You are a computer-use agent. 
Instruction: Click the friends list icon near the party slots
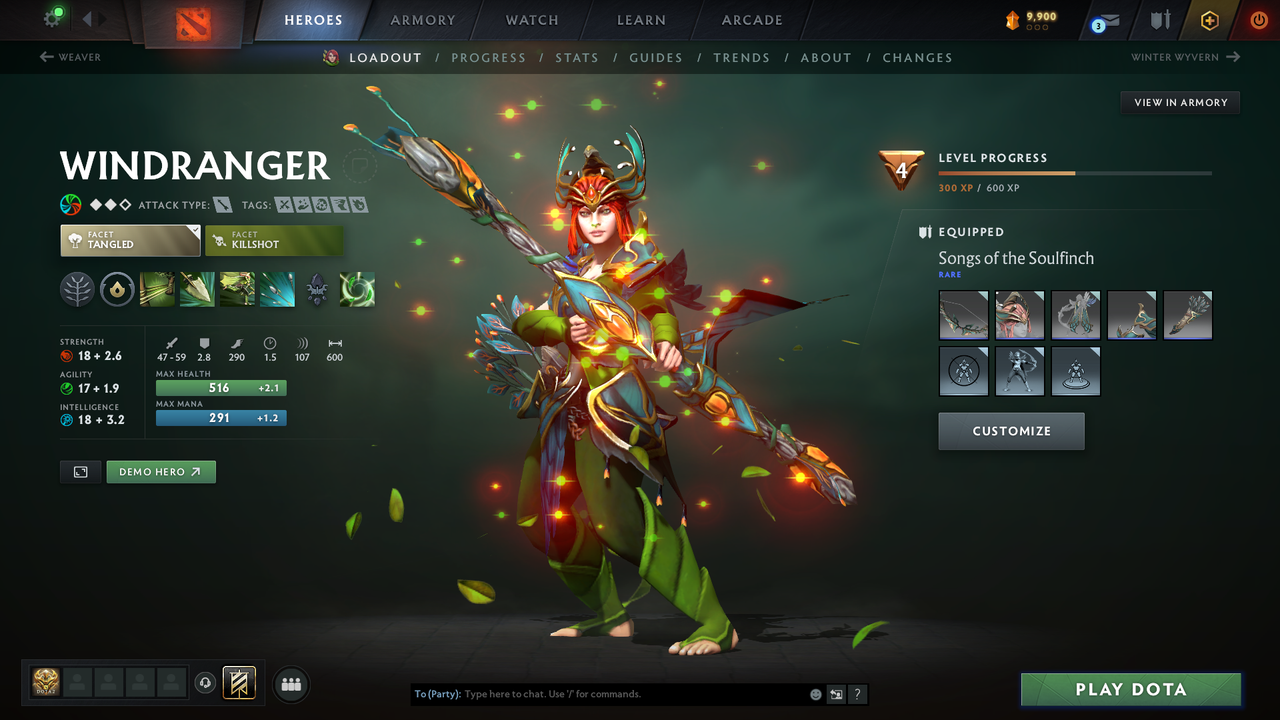tap(290, 683)
